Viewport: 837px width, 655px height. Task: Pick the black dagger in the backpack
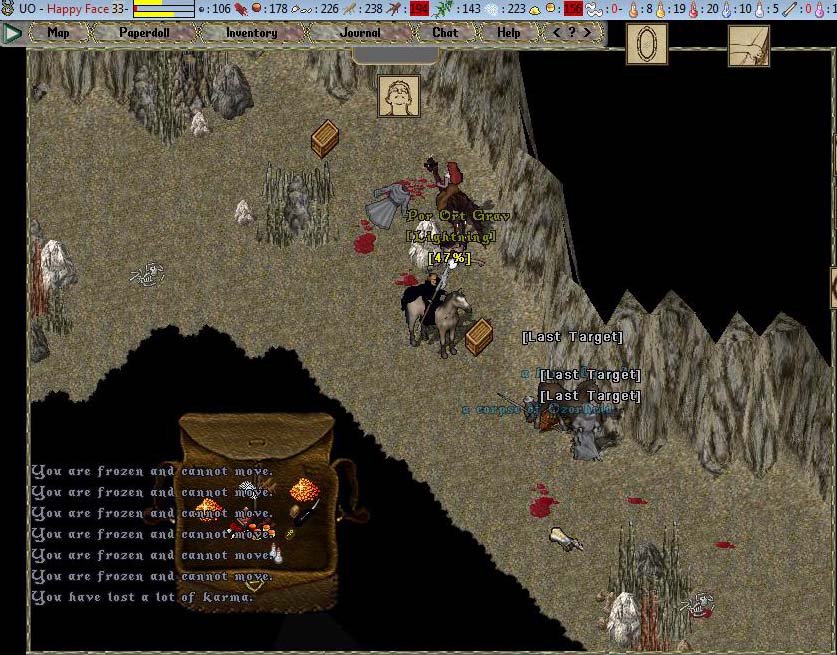tap(308, 512)
